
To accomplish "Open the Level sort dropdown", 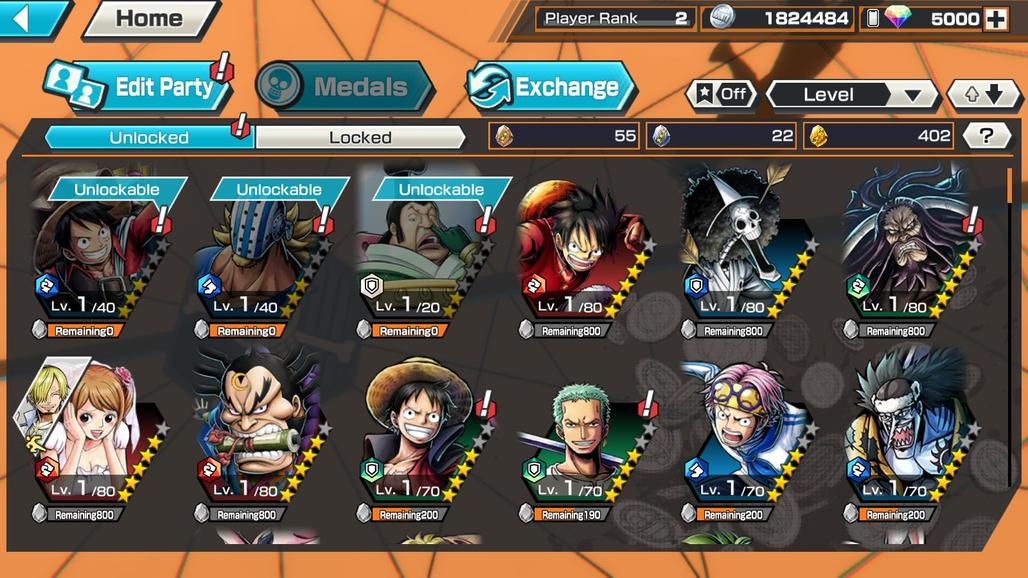I will [851, 95].
